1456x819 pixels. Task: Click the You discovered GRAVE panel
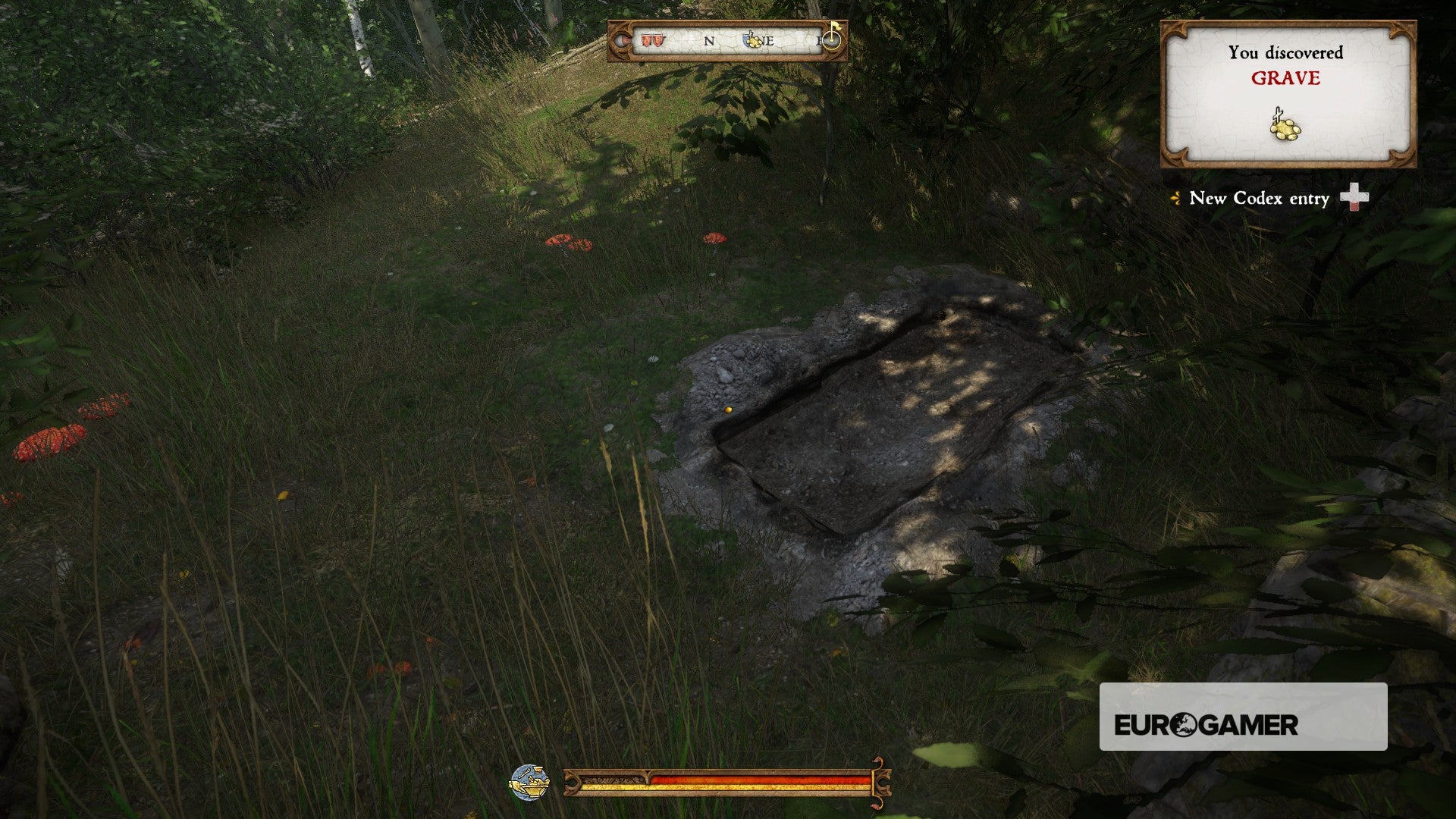[x=1288, y=93]
